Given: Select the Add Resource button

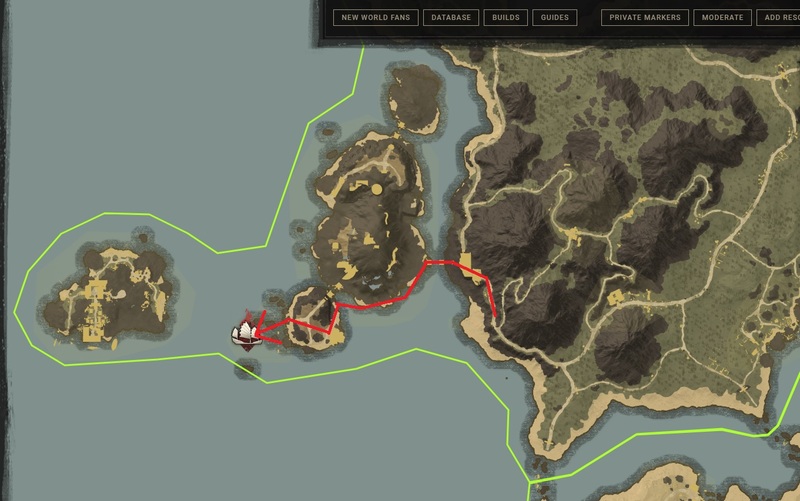Looking at the screenshot, I should (x=778, y=18).
